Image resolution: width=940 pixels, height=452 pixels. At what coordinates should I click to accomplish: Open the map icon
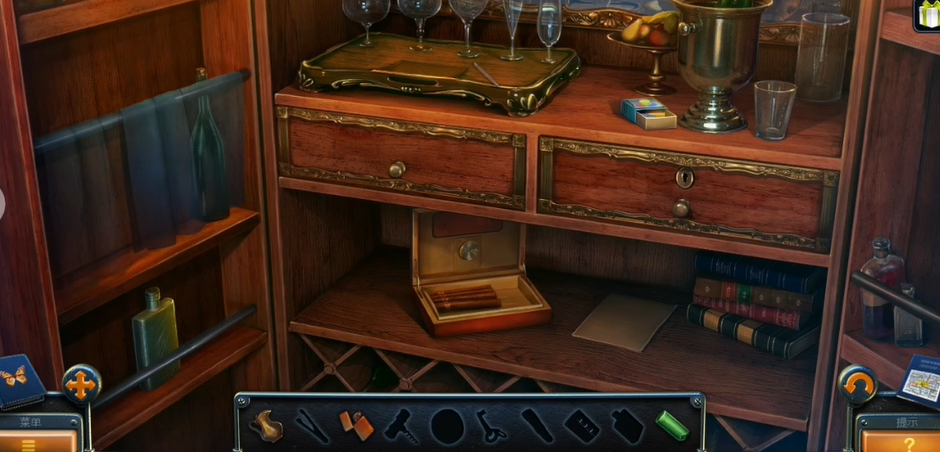click(x=918, y=380)
